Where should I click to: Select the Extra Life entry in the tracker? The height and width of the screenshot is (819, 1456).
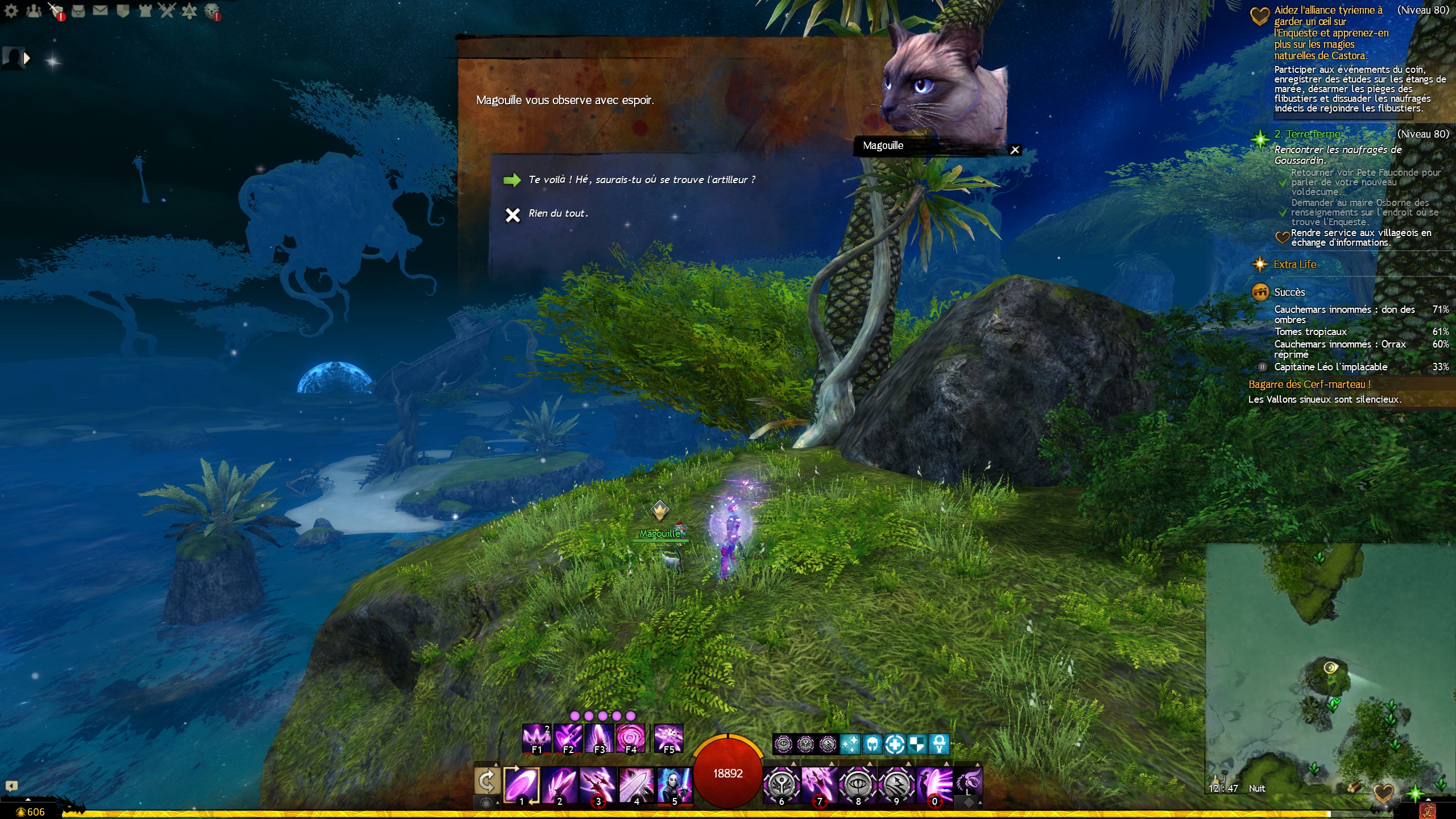click(x=1294, y=264)
